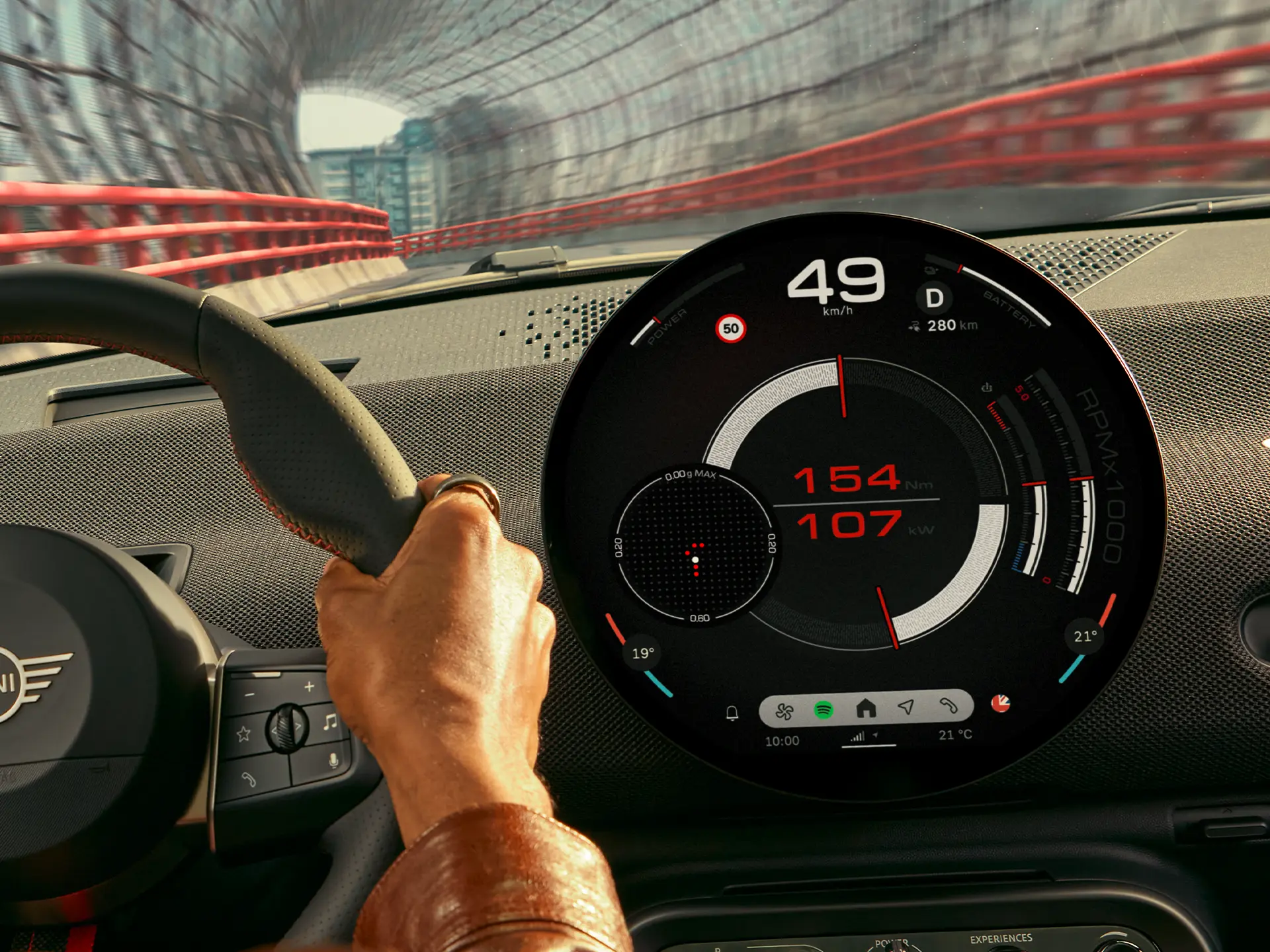
Task: Click the scroll thumbwheel on the steering controls
Action: [286, 727]
